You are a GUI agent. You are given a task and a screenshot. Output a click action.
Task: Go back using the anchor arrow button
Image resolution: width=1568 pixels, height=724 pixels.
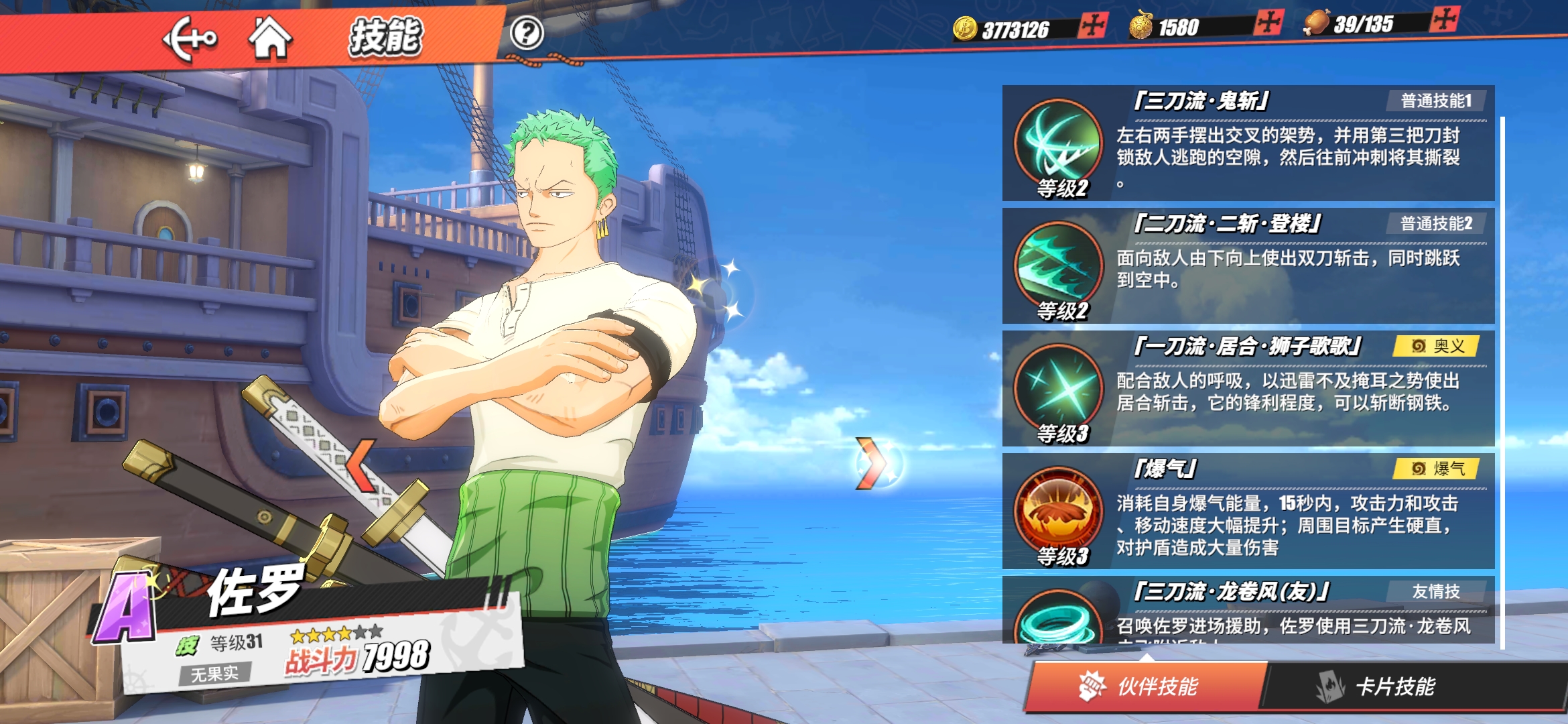[x=190, y=39]
